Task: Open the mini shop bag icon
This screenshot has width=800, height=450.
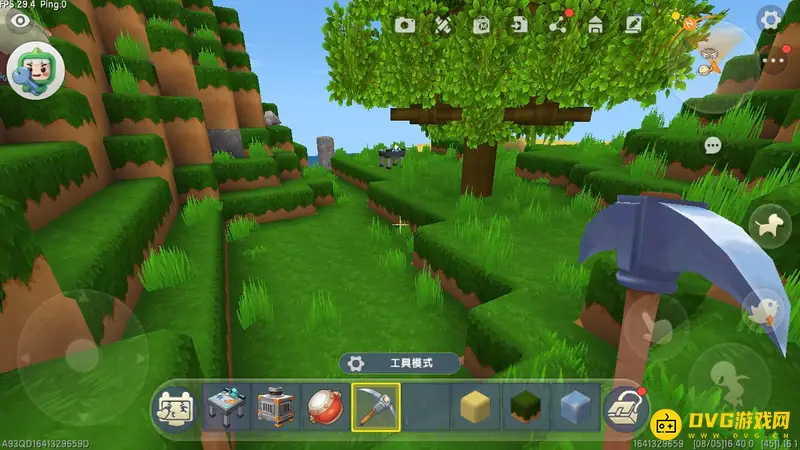Action: point(481,25)
